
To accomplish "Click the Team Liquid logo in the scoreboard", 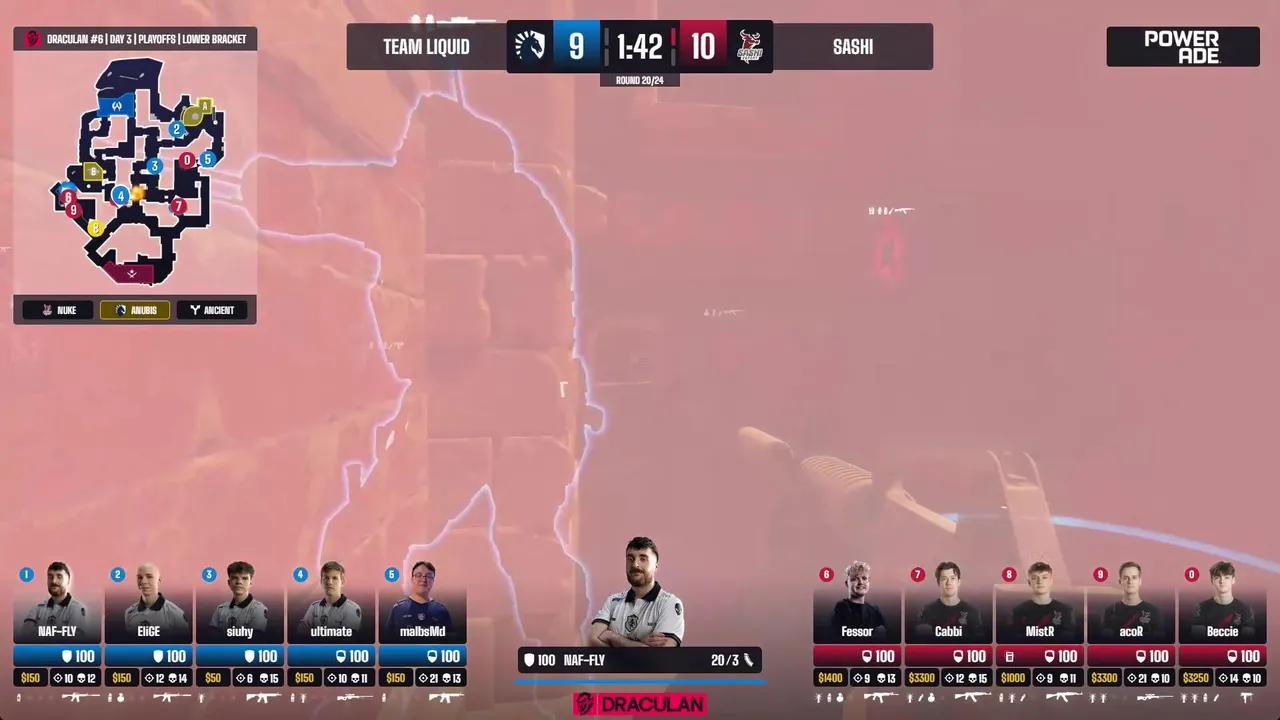I will [530, 46].
